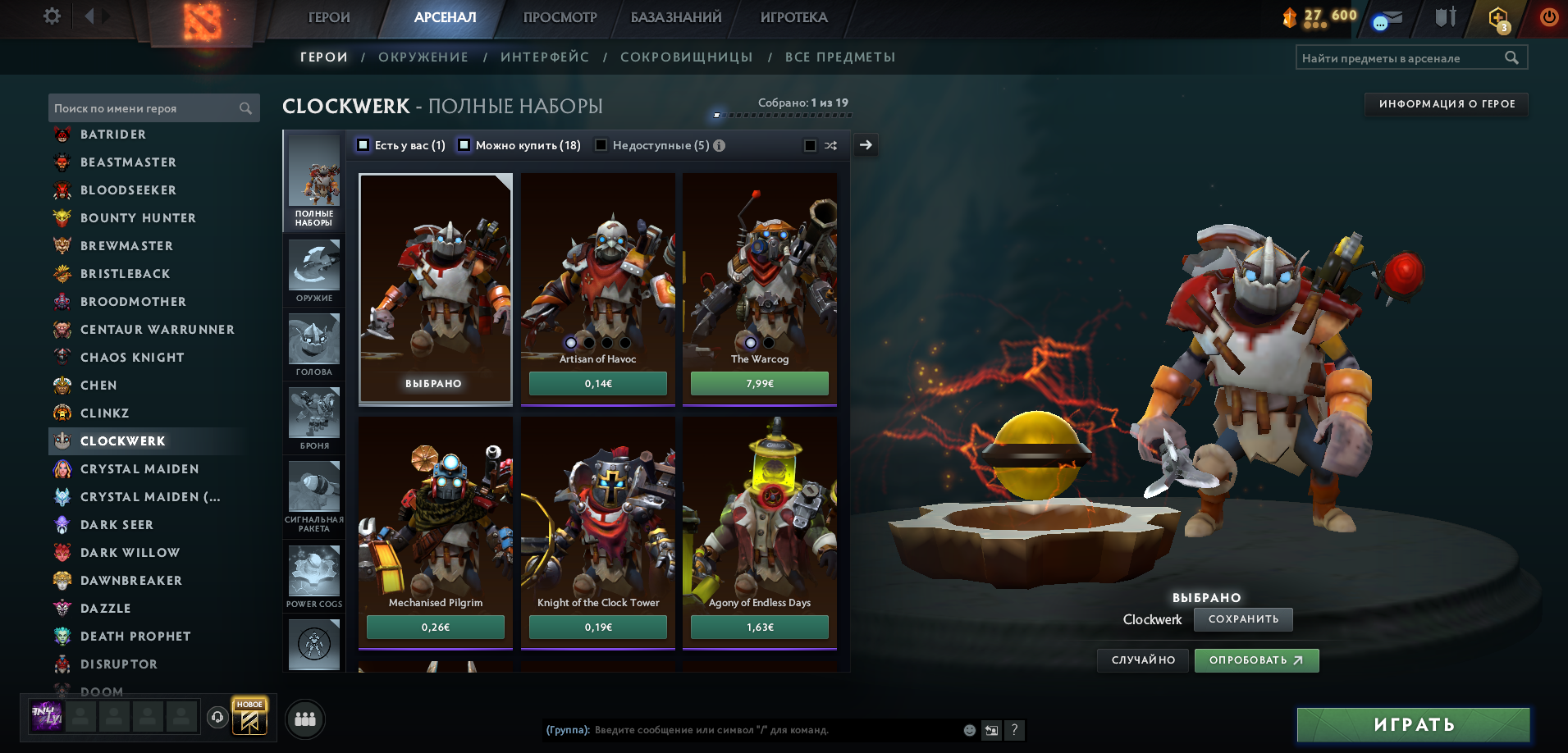Click the Собрано 1 из 19 progress dots
This screenshot has height=753, width=1568.
pos(779,115)
